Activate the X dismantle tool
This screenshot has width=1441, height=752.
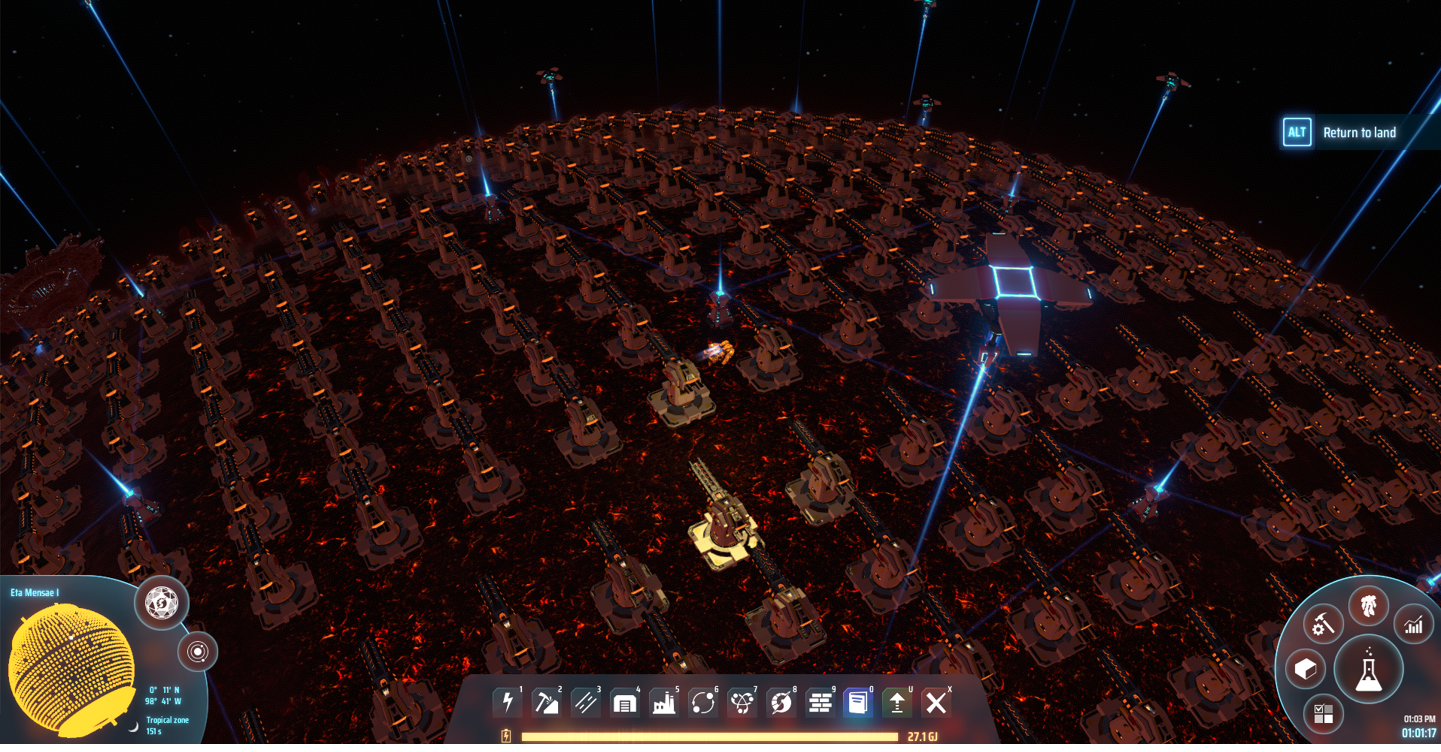coord(936,703)
